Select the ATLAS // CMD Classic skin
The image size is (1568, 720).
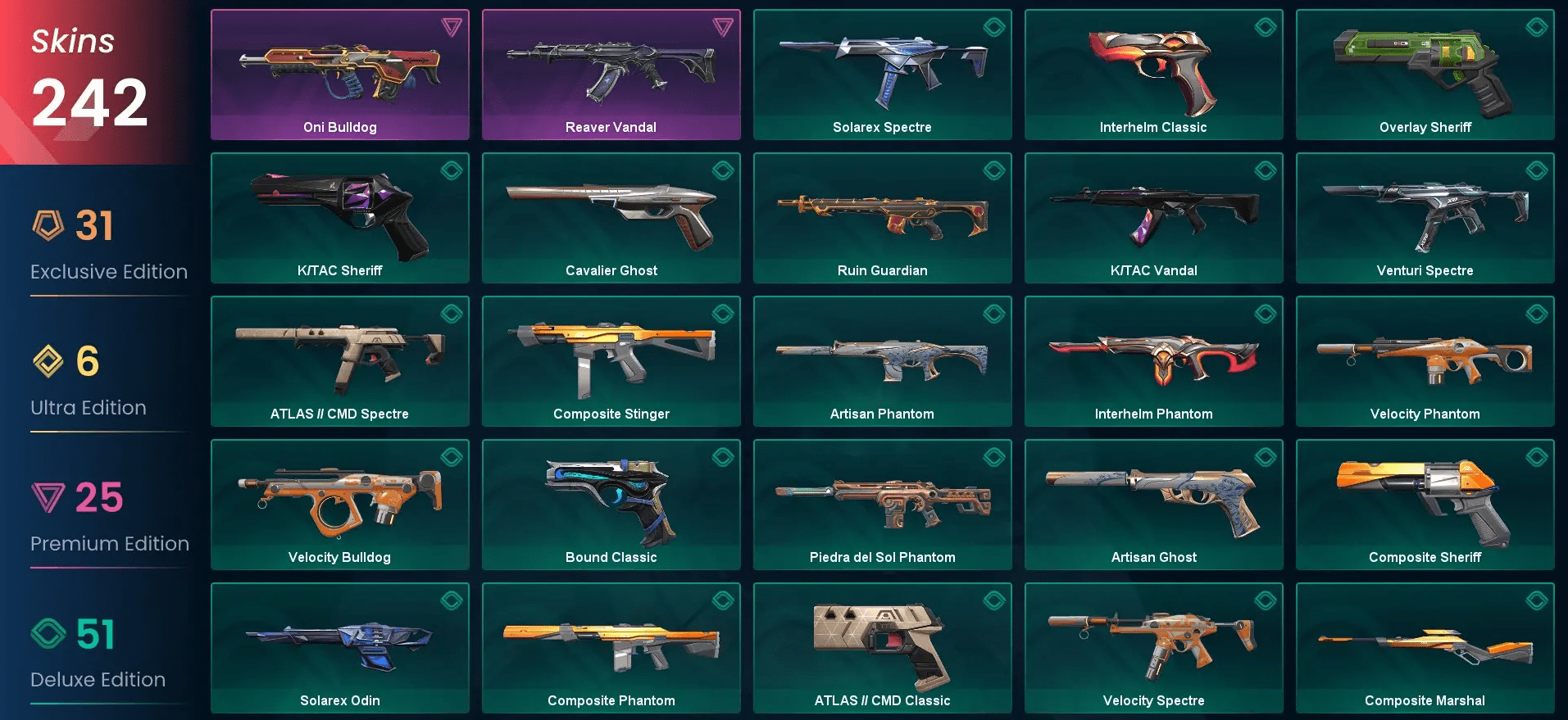(882, 647)
